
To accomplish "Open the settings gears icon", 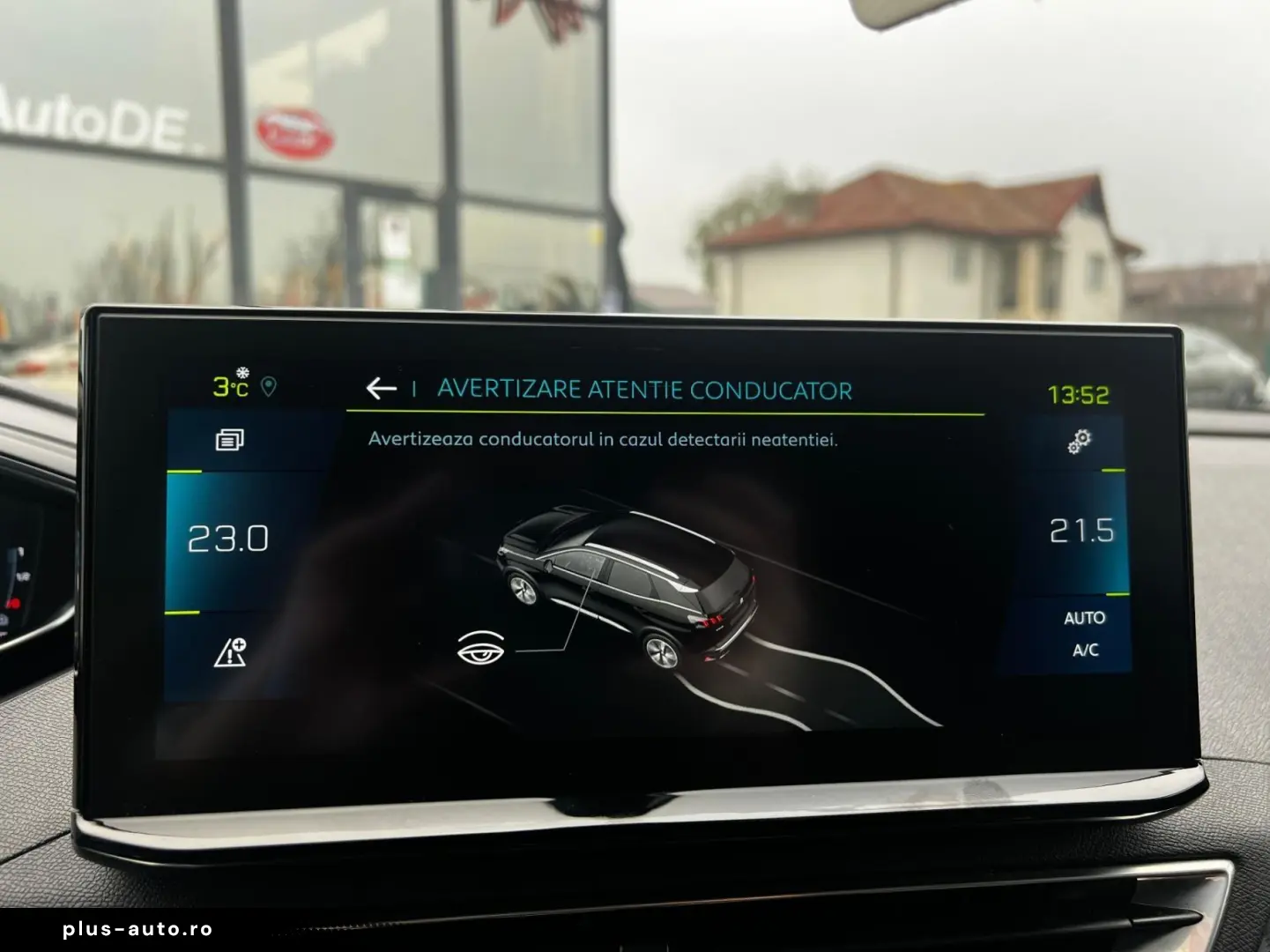I will 1079,441.
